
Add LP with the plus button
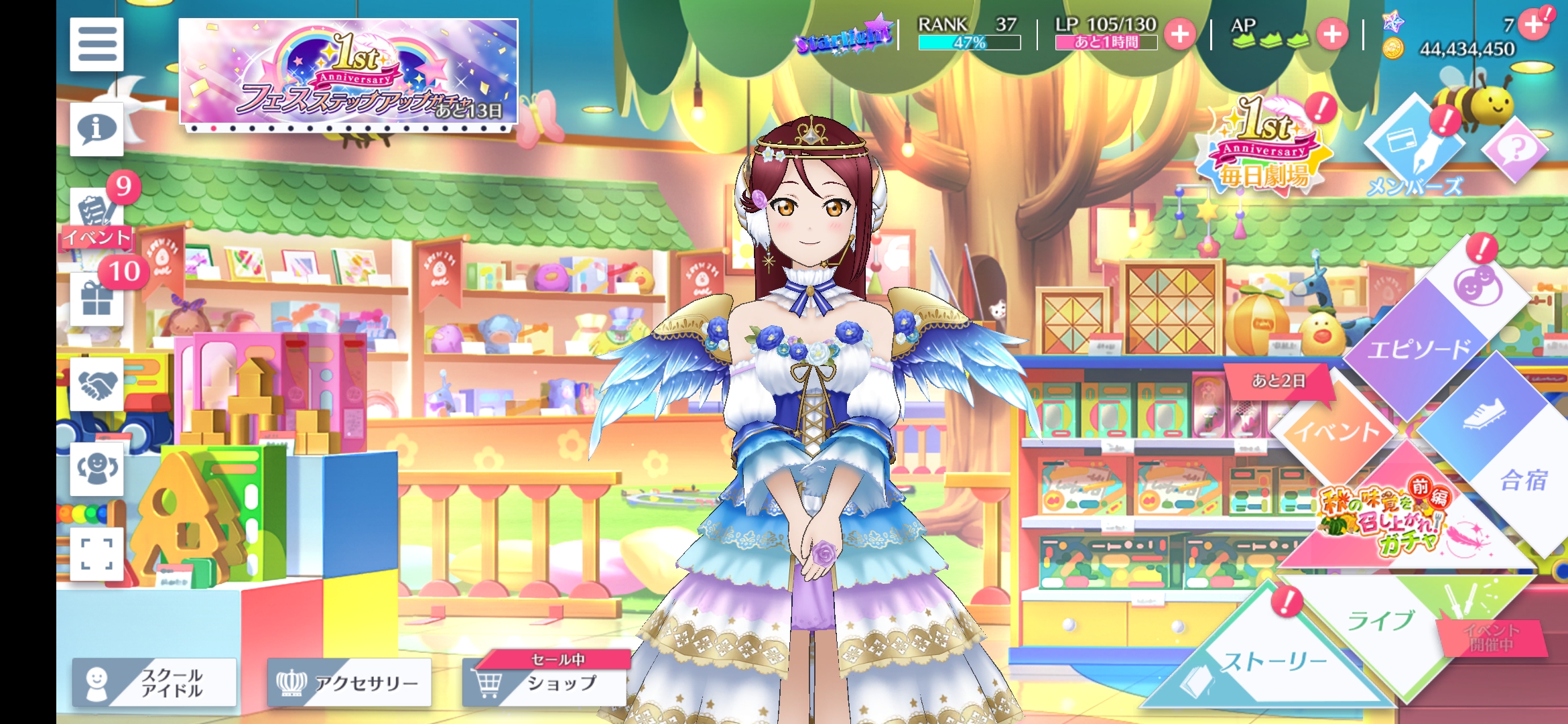[x=1180, y=34]
